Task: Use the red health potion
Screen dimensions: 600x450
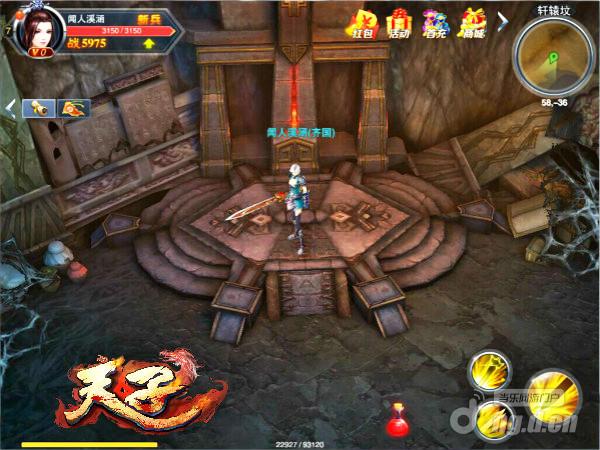Action: click(x=400, y=420)
